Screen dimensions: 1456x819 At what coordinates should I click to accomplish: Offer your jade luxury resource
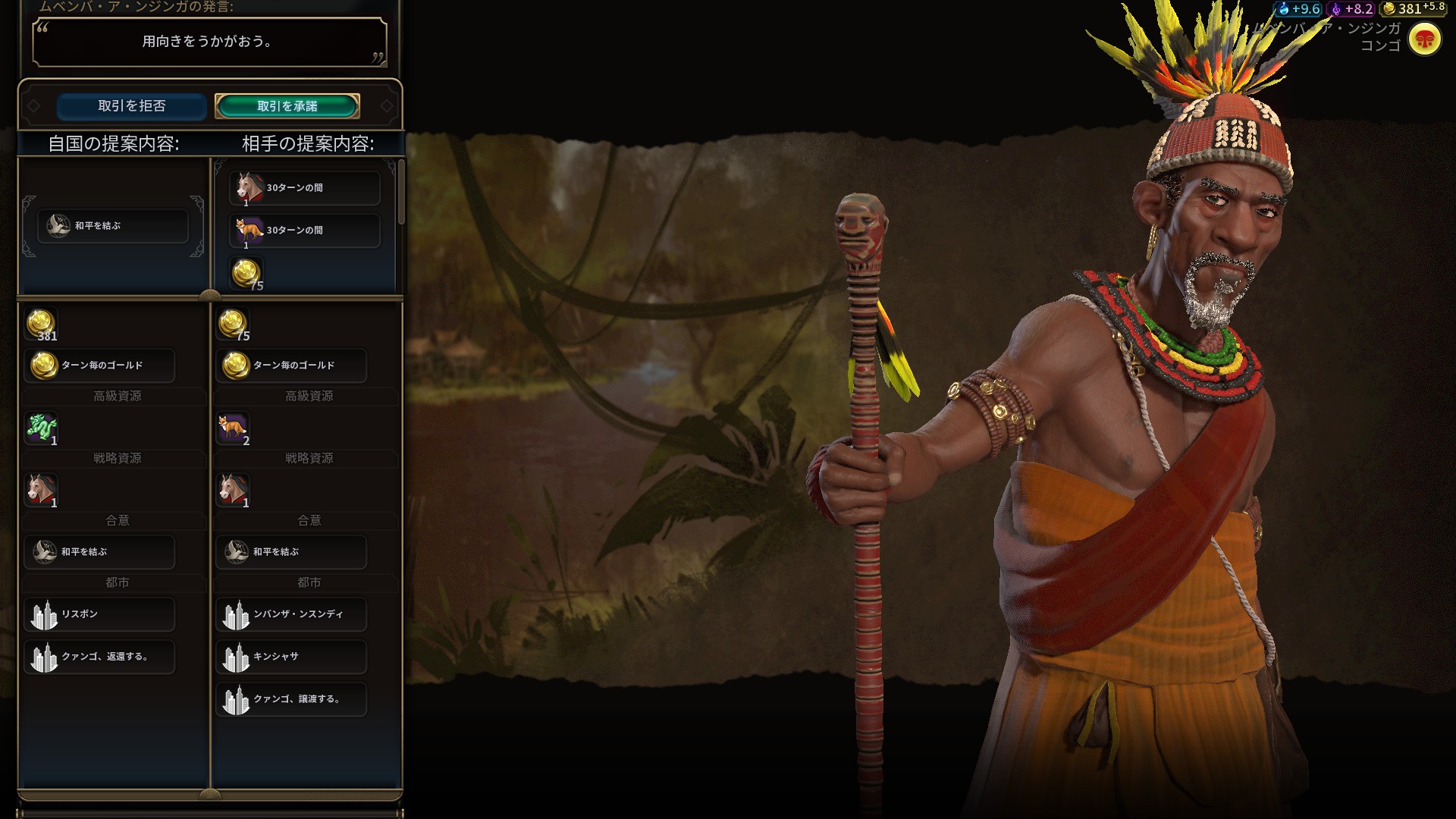(x=42, y=428)
